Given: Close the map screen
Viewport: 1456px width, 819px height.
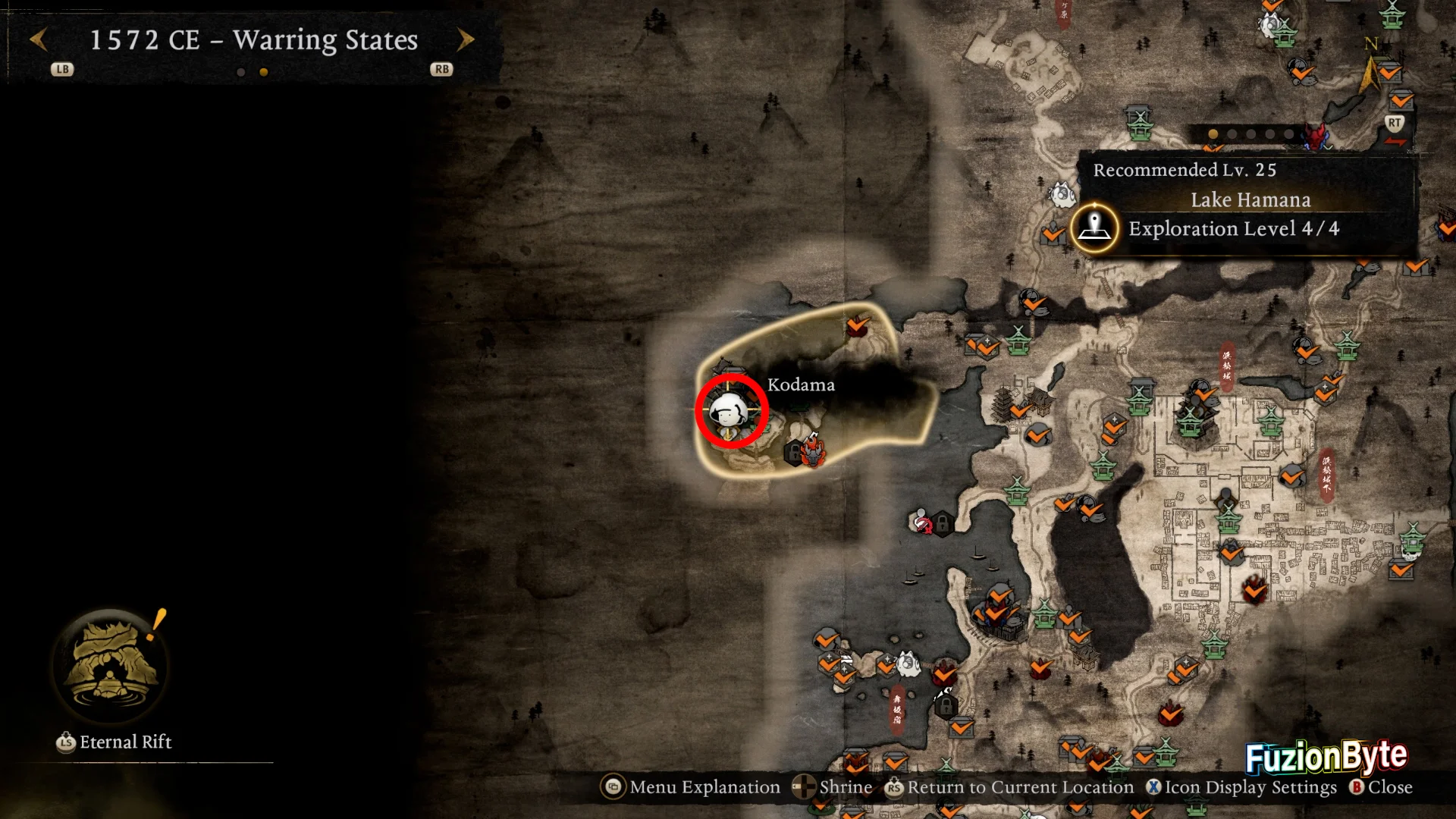Looking at the screenshot, I should click(1381, 787).
